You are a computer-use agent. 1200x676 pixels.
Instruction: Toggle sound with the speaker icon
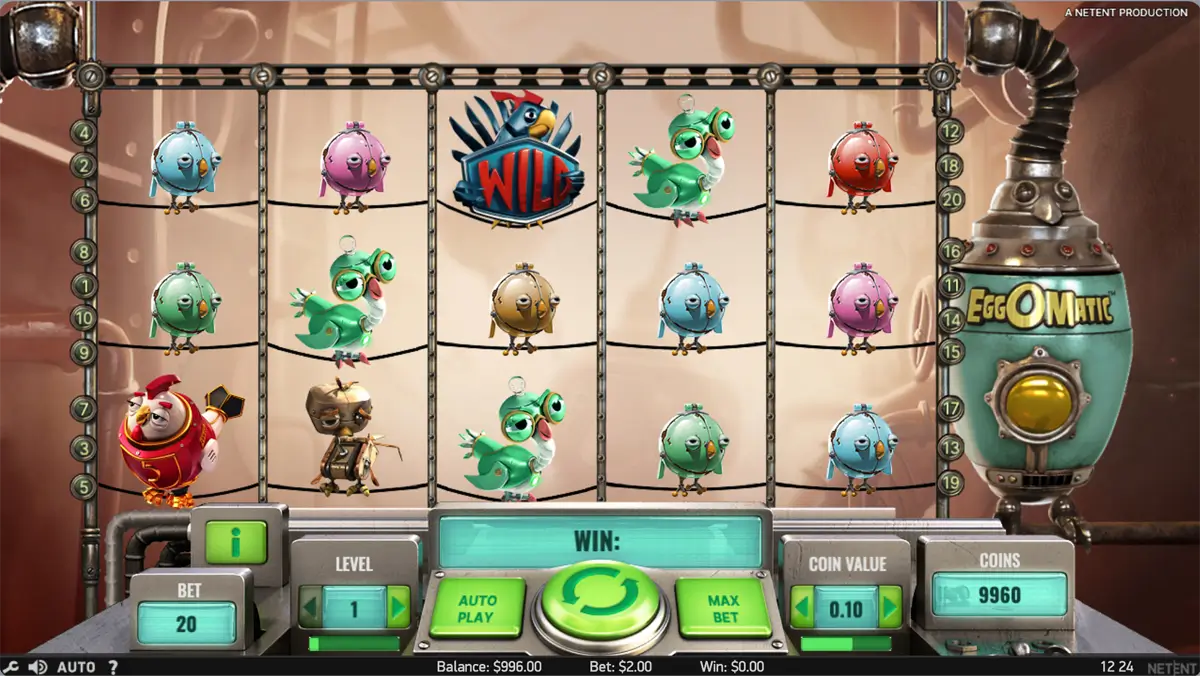38,667
